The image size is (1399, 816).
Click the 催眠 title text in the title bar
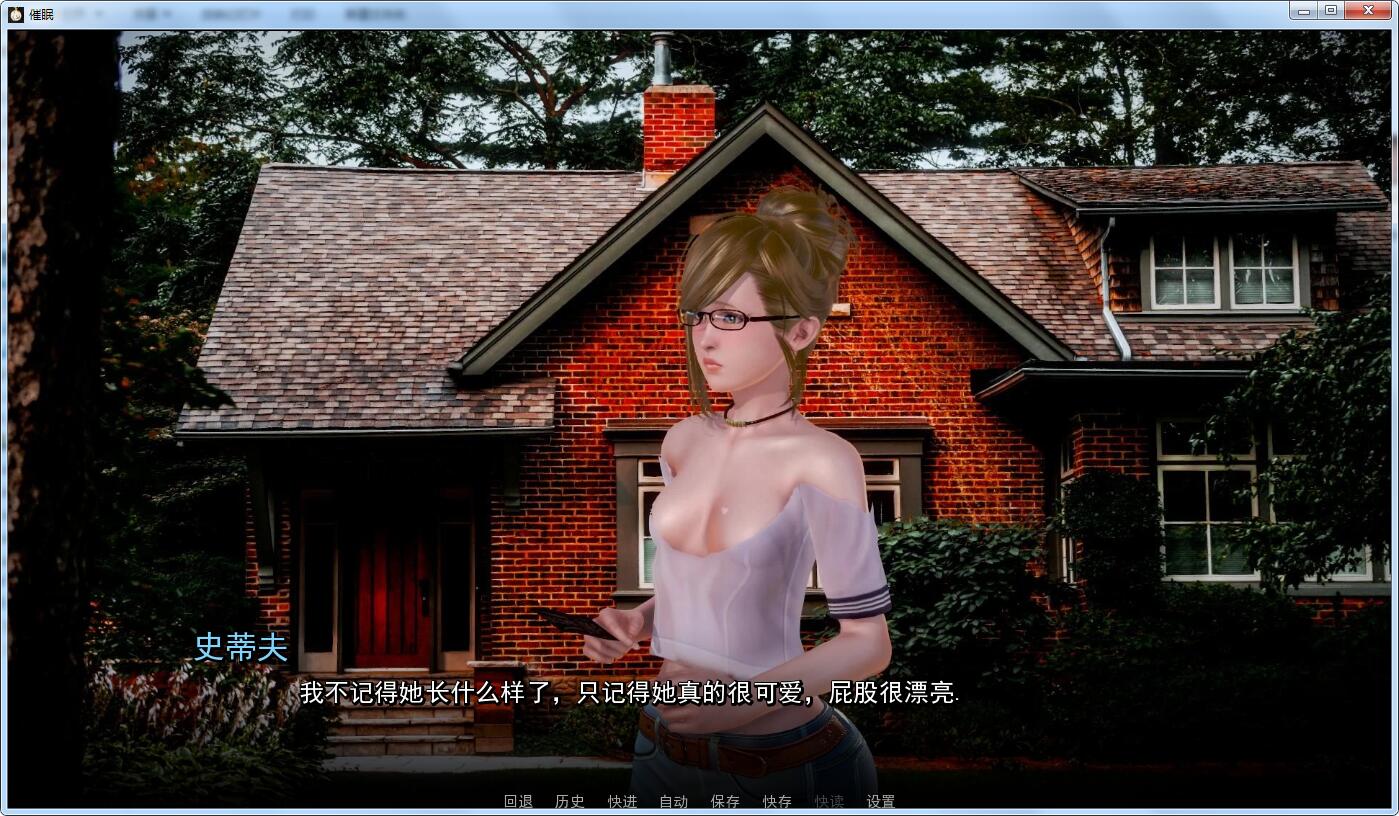click(40, 13)
